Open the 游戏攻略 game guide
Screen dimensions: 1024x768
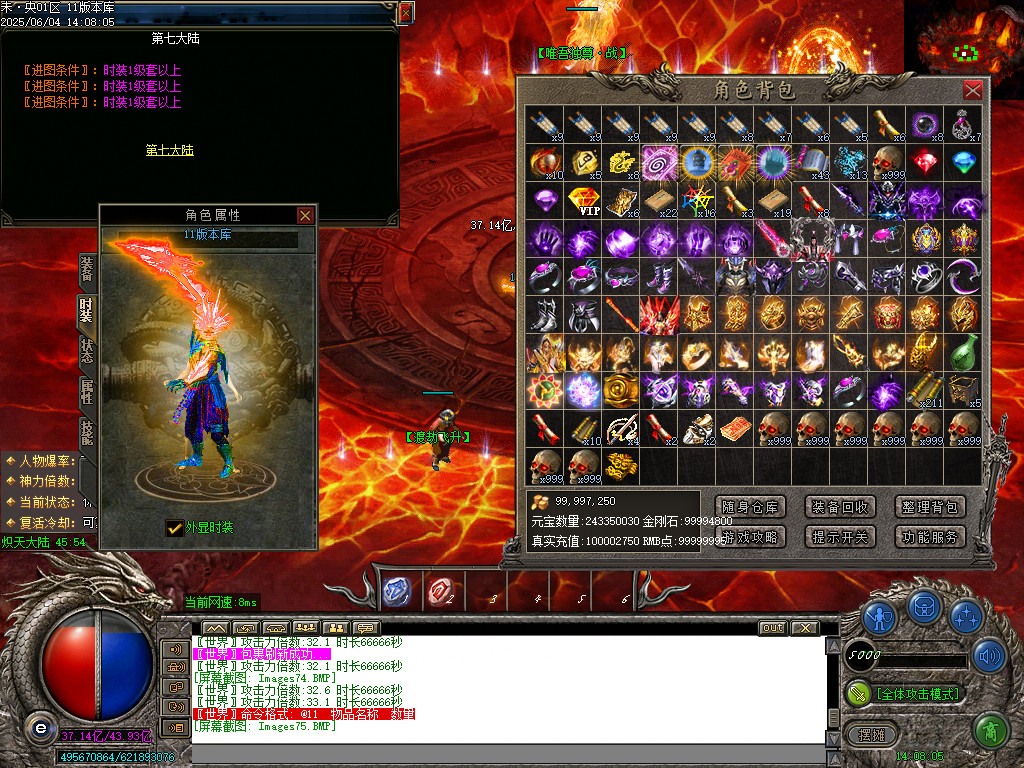751,537
